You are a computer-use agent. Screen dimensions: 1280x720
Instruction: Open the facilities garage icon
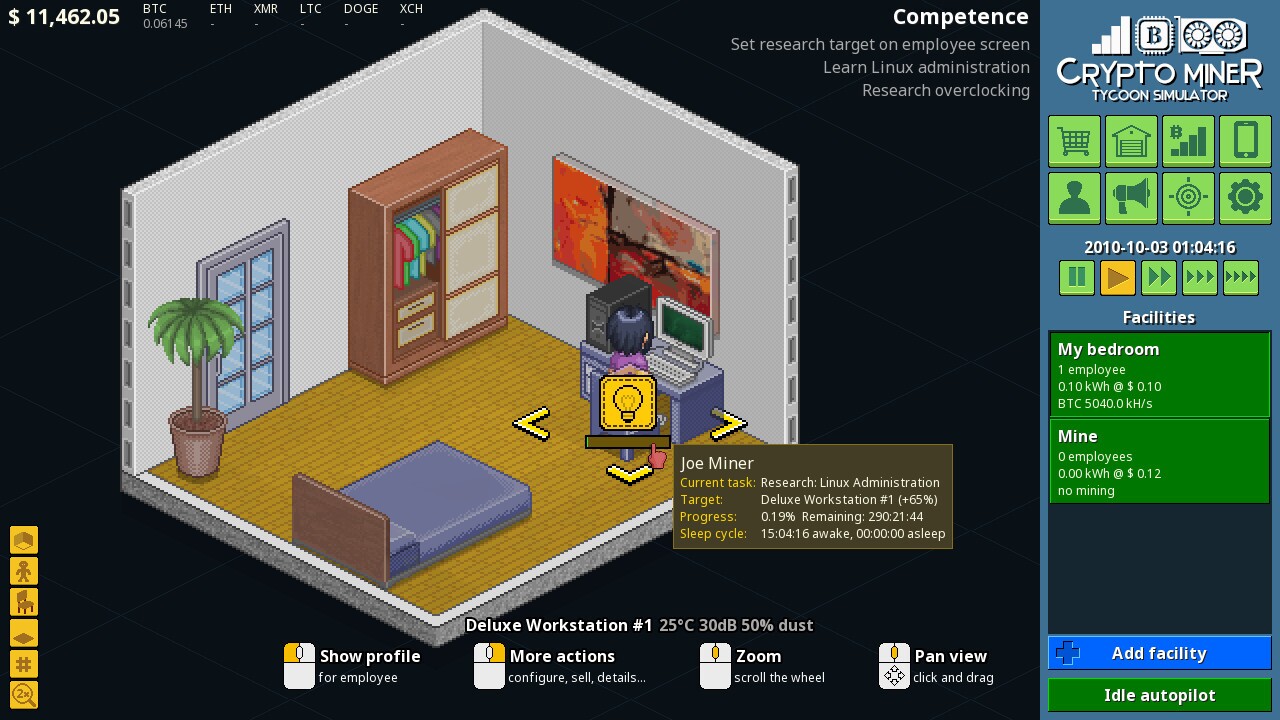1131,141
